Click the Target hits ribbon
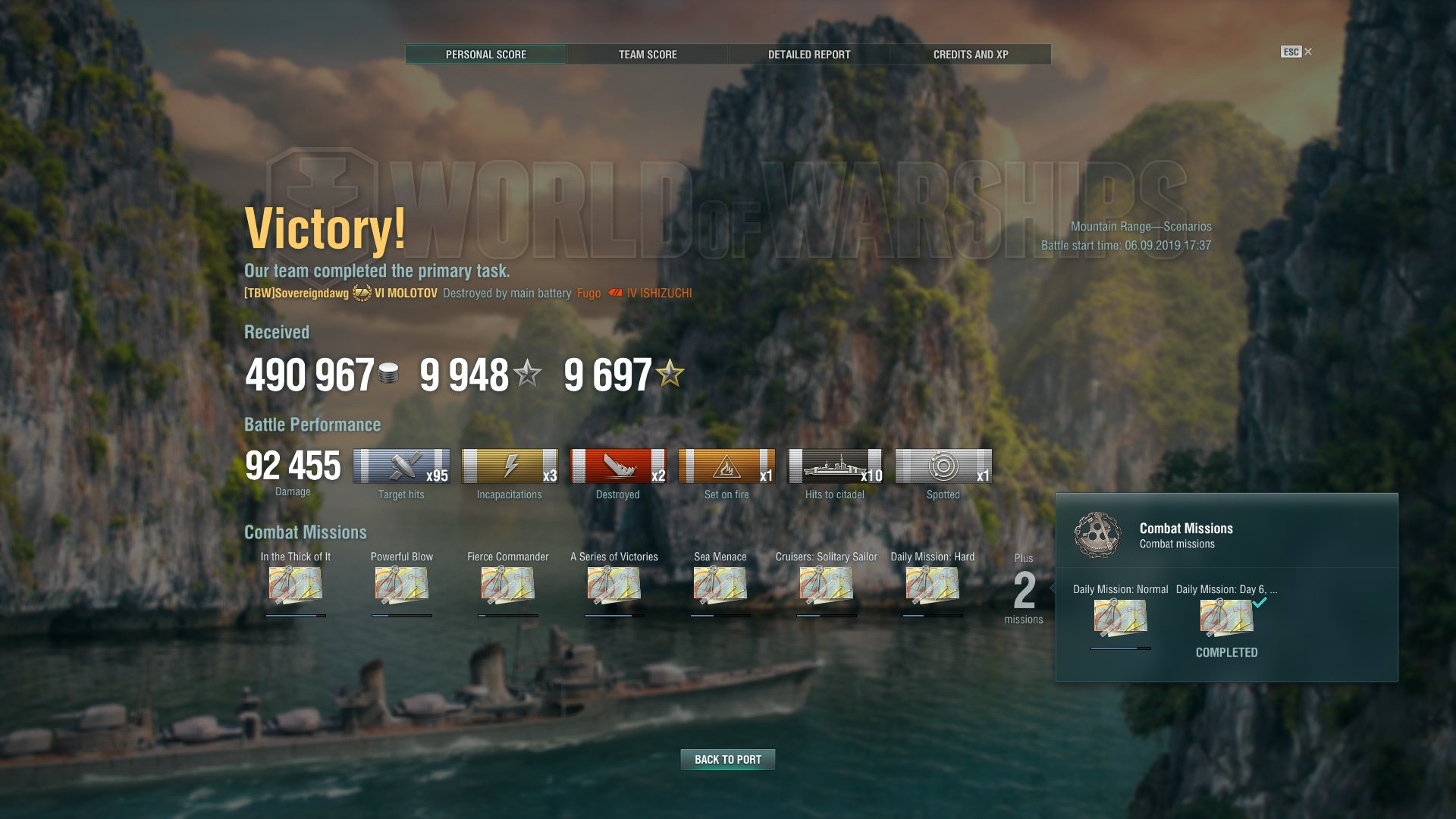 click(x=401, y=466)
